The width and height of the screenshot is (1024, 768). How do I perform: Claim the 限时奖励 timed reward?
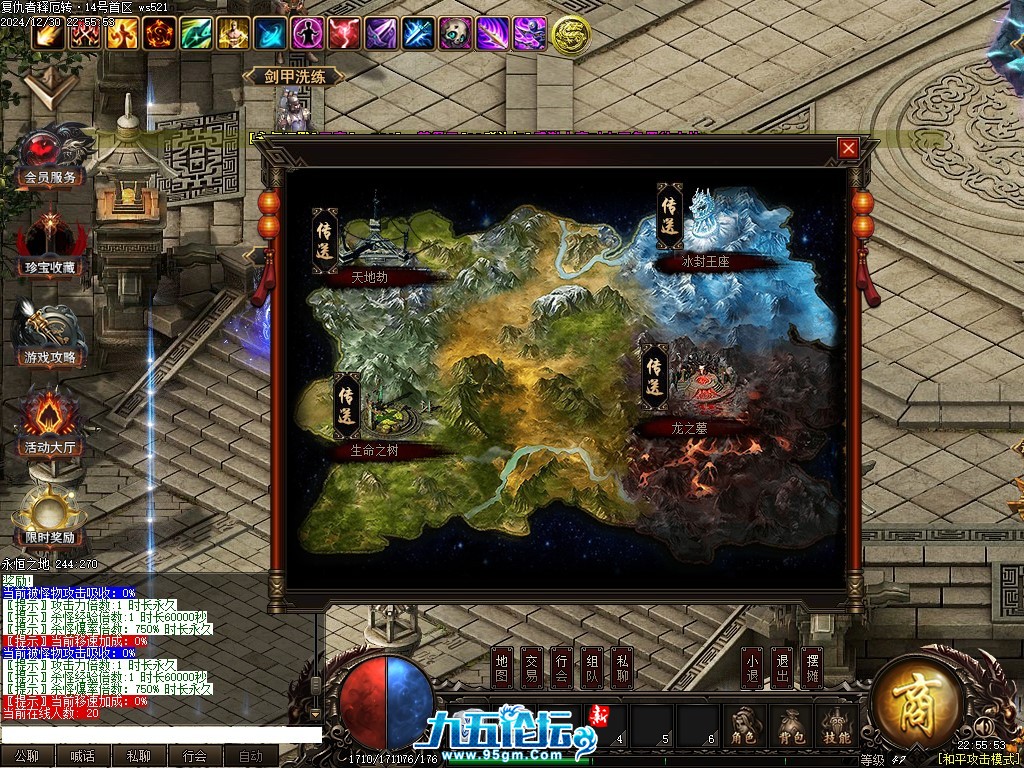pos(50,518)
